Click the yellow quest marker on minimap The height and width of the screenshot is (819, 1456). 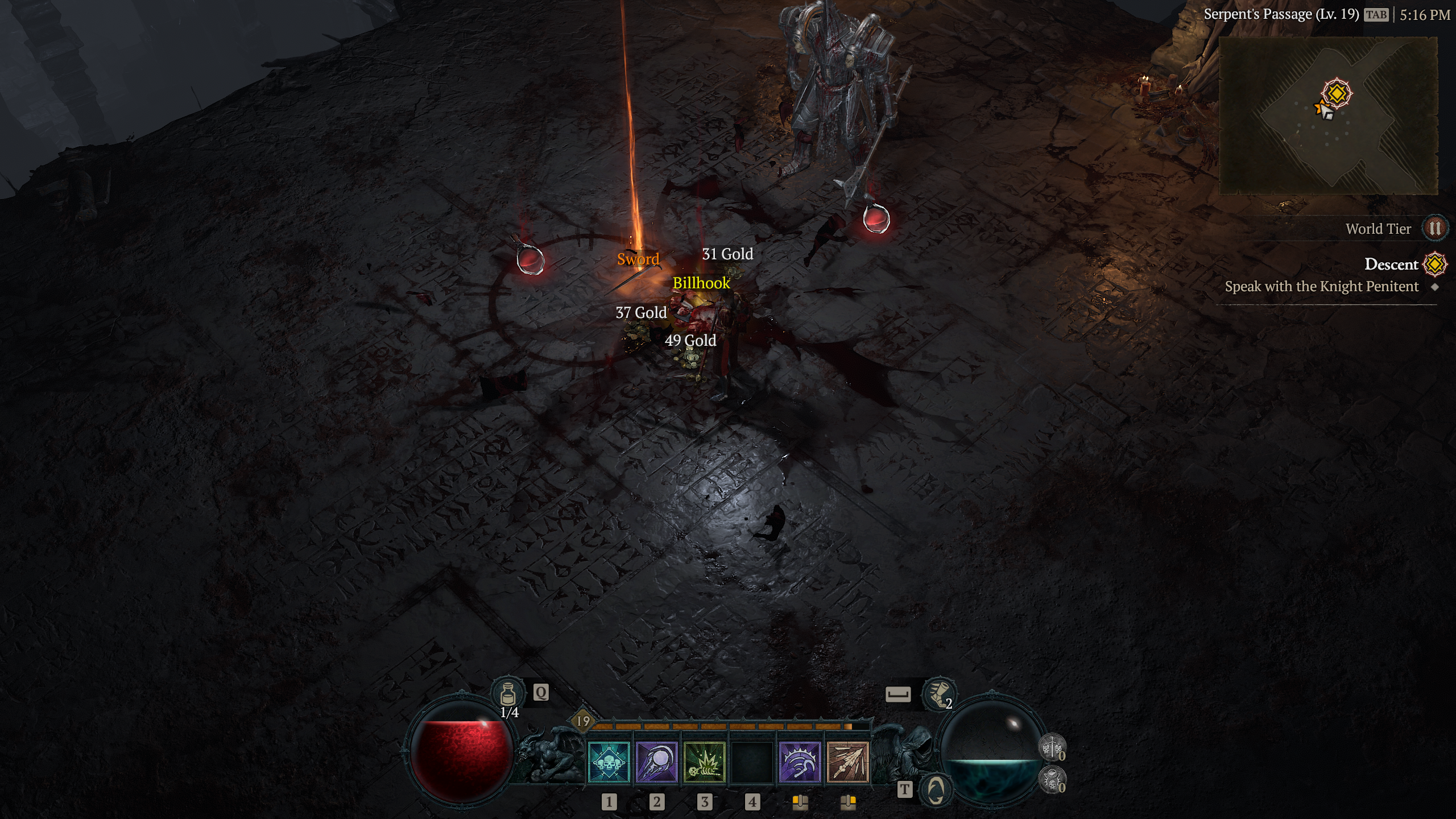tap(1337, 93)
